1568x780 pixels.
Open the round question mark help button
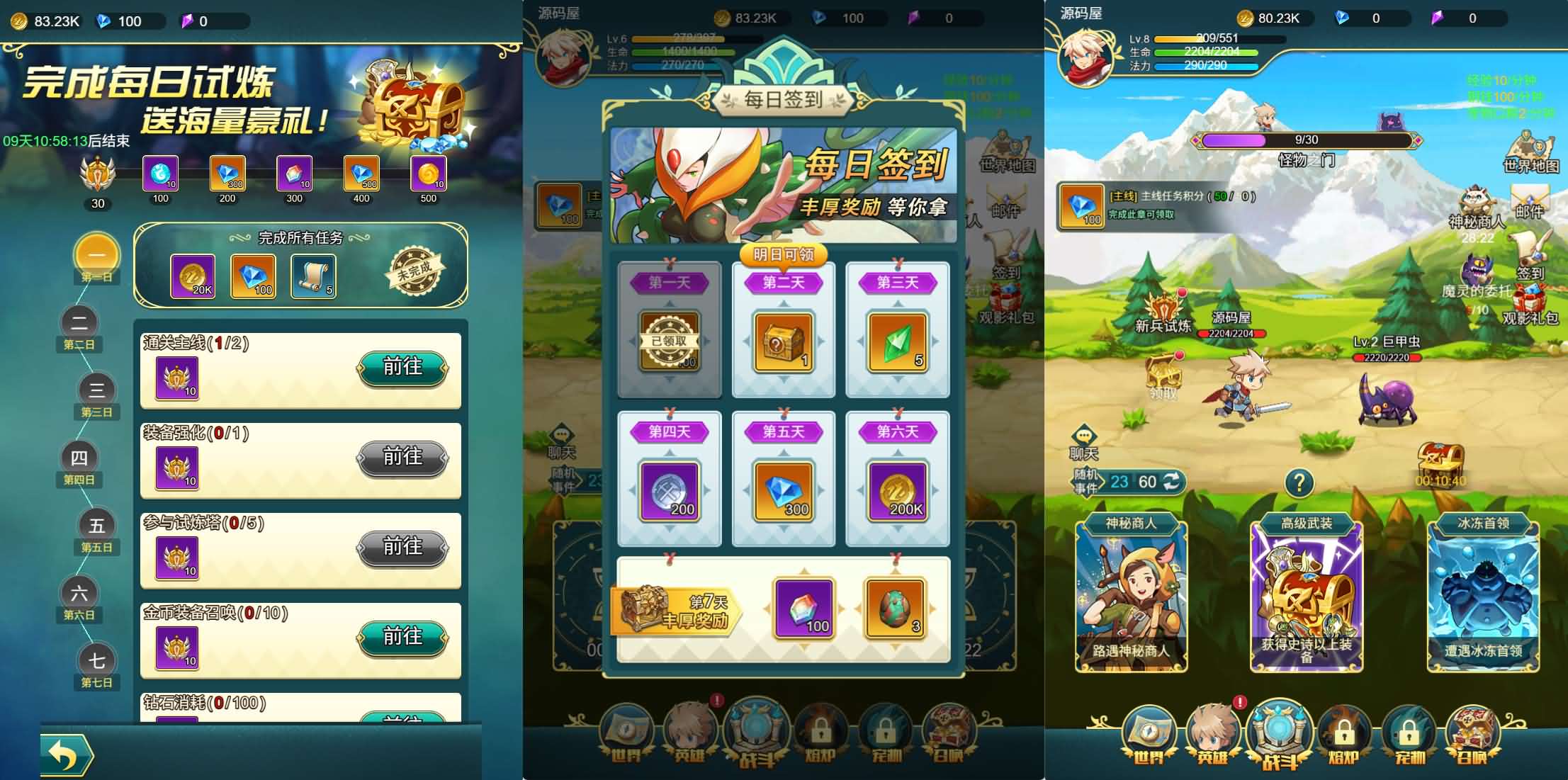click(1299, 483)
